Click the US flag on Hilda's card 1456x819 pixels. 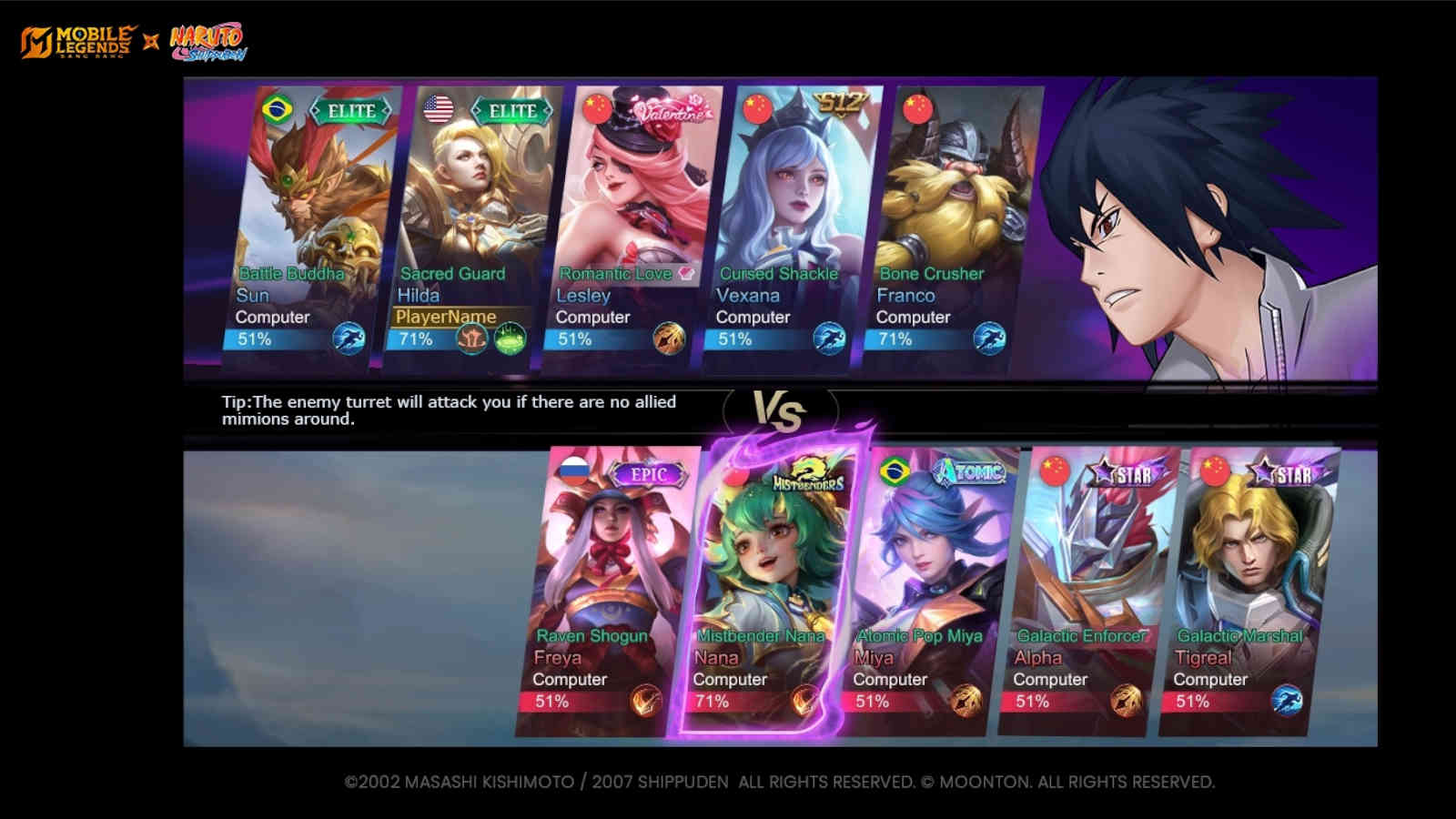pos(438,108)
